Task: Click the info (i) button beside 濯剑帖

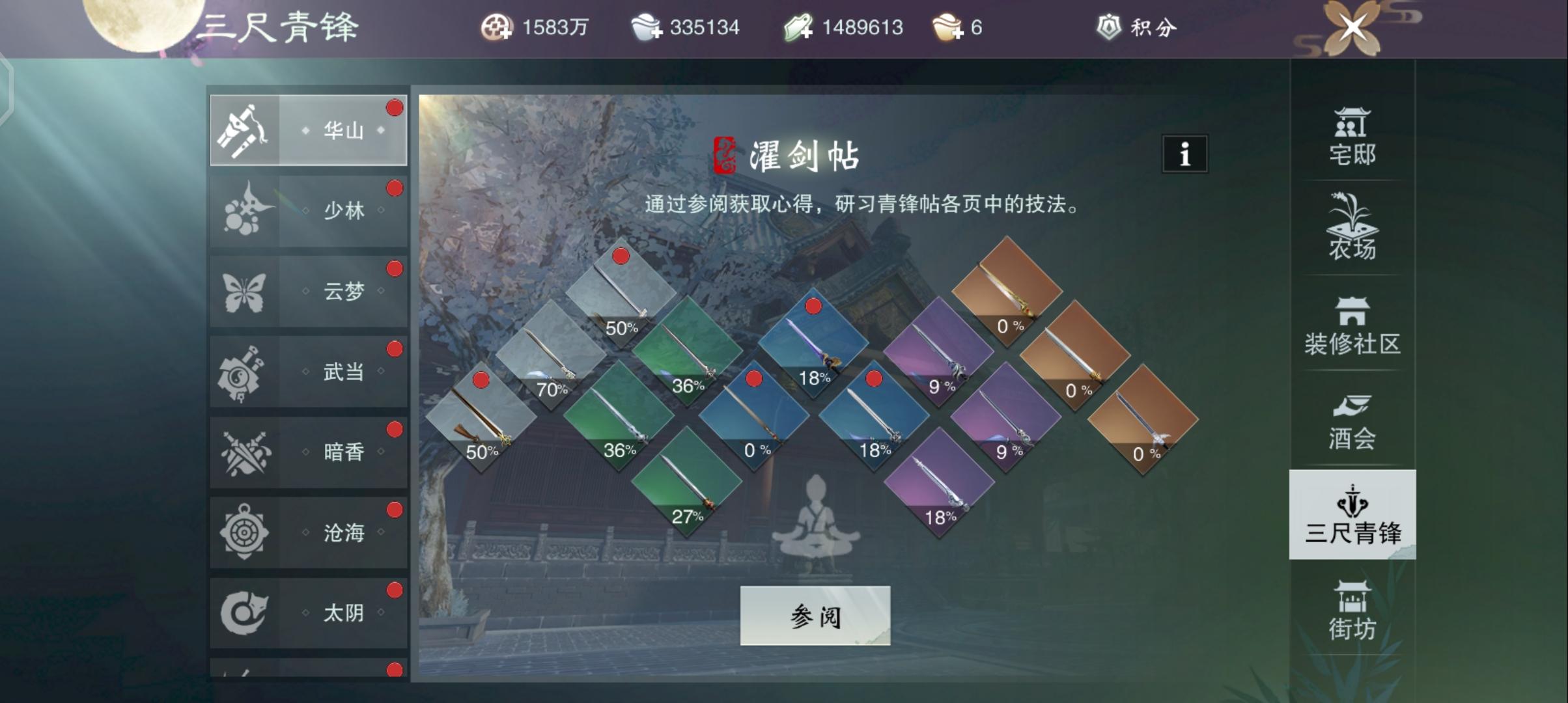Action: tap(1184, 154)
